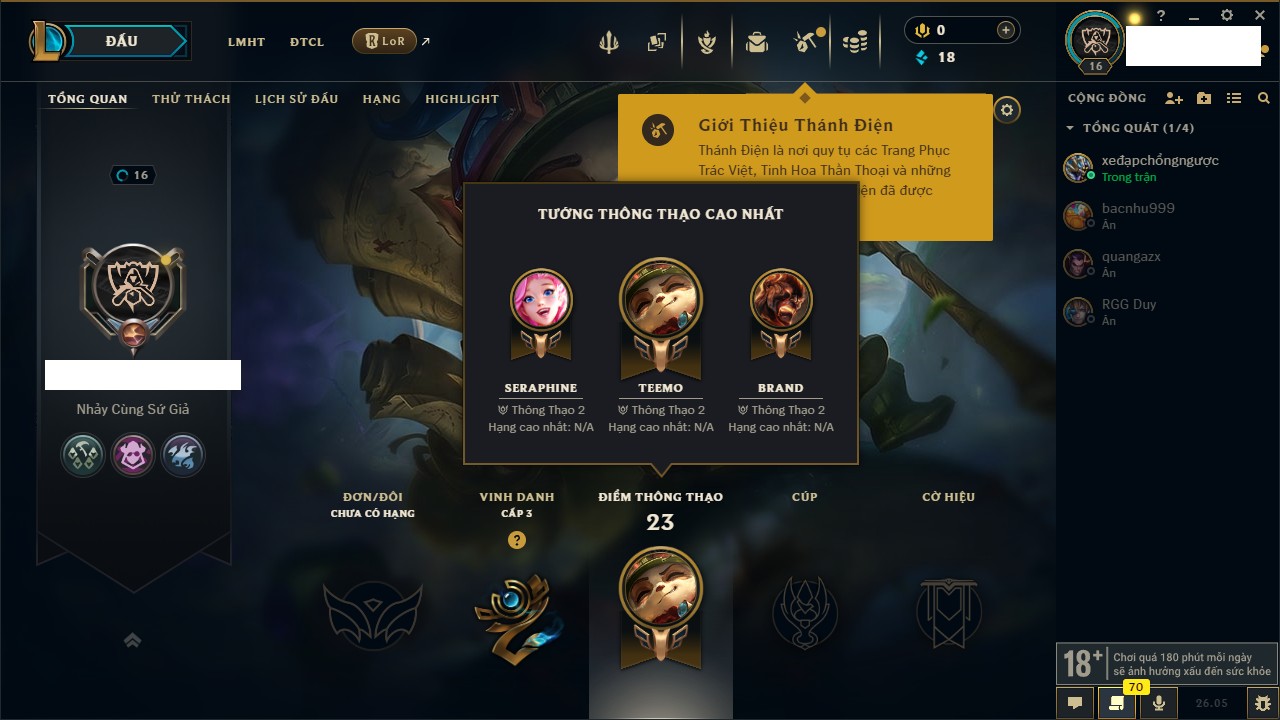Open the store coins icon
The image size is (1280, 720).
coord(854,42)
